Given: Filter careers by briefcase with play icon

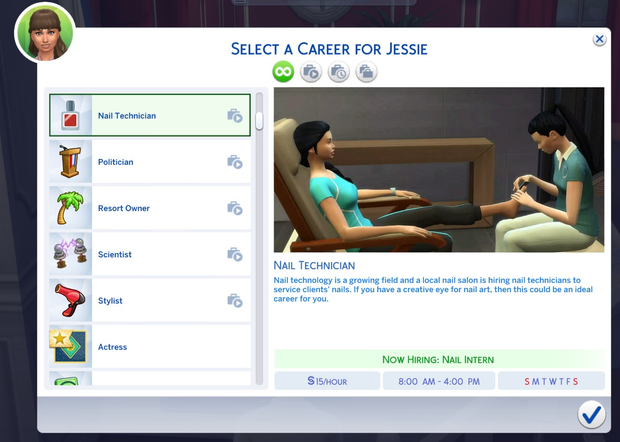Looking at the screenshot, I should click(311, 72).
